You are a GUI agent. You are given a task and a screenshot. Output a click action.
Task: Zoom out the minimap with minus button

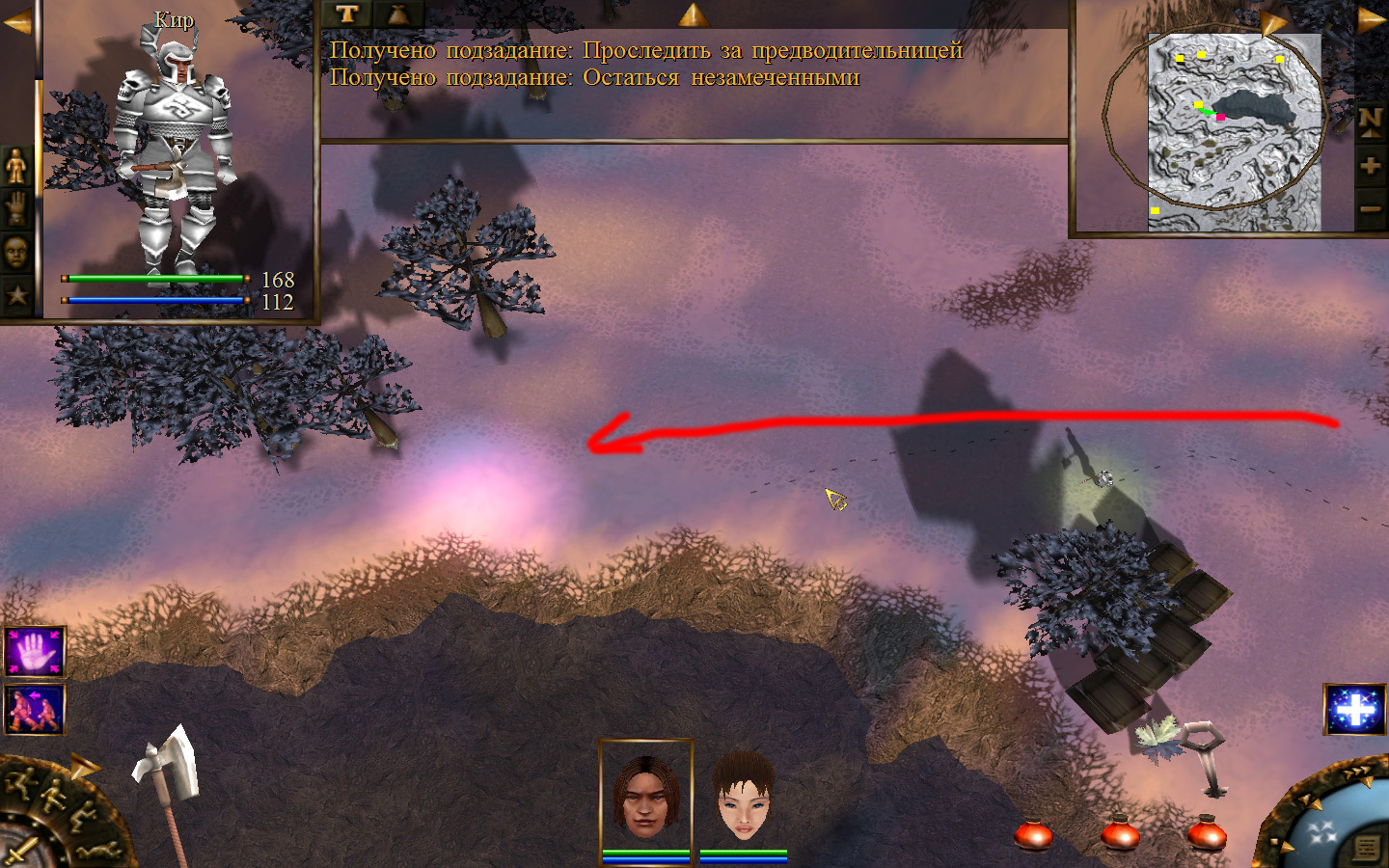tap(1370, 208)
